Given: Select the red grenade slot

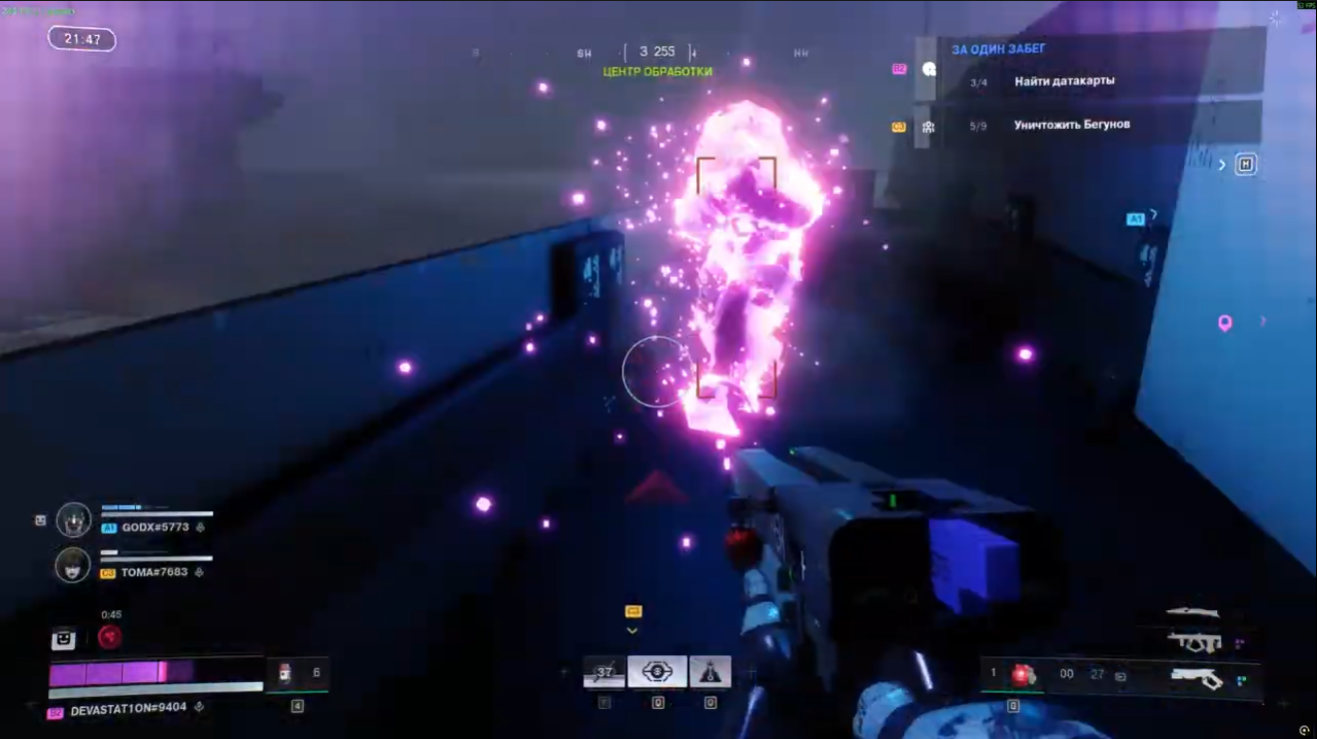Looking at the screenshot, I should [1021, 674].
